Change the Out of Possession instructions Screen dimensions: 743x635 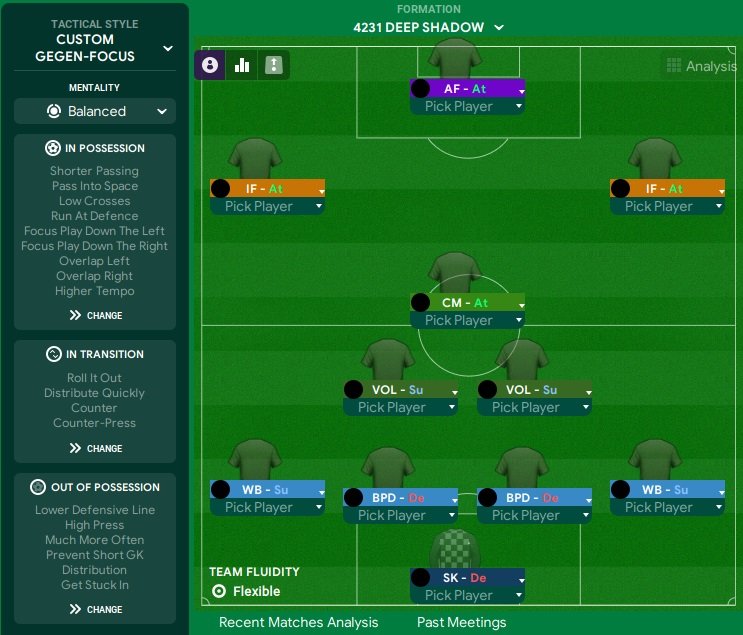[x=95, y=609]
